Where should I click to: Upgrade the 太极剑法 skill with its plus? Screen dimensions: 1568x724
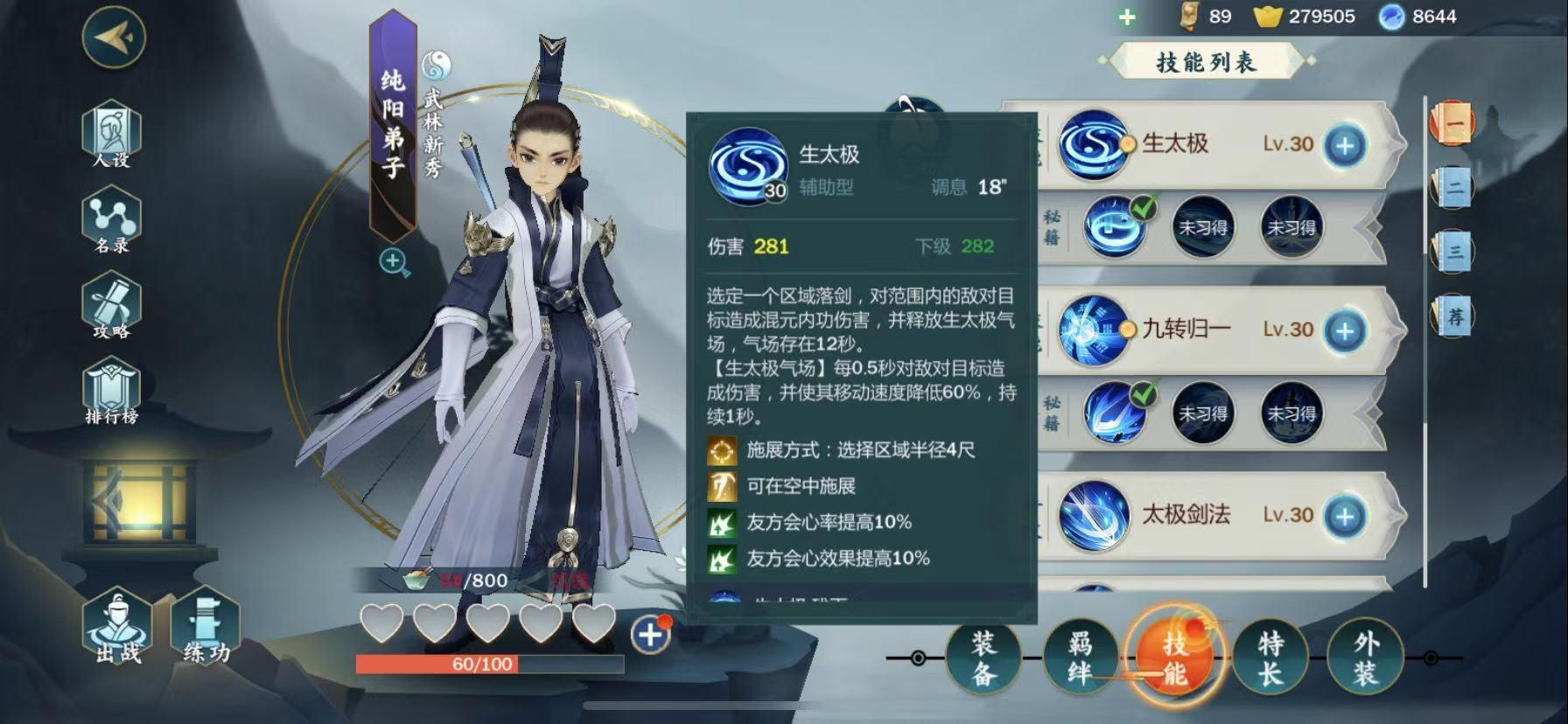[1345, 516]
